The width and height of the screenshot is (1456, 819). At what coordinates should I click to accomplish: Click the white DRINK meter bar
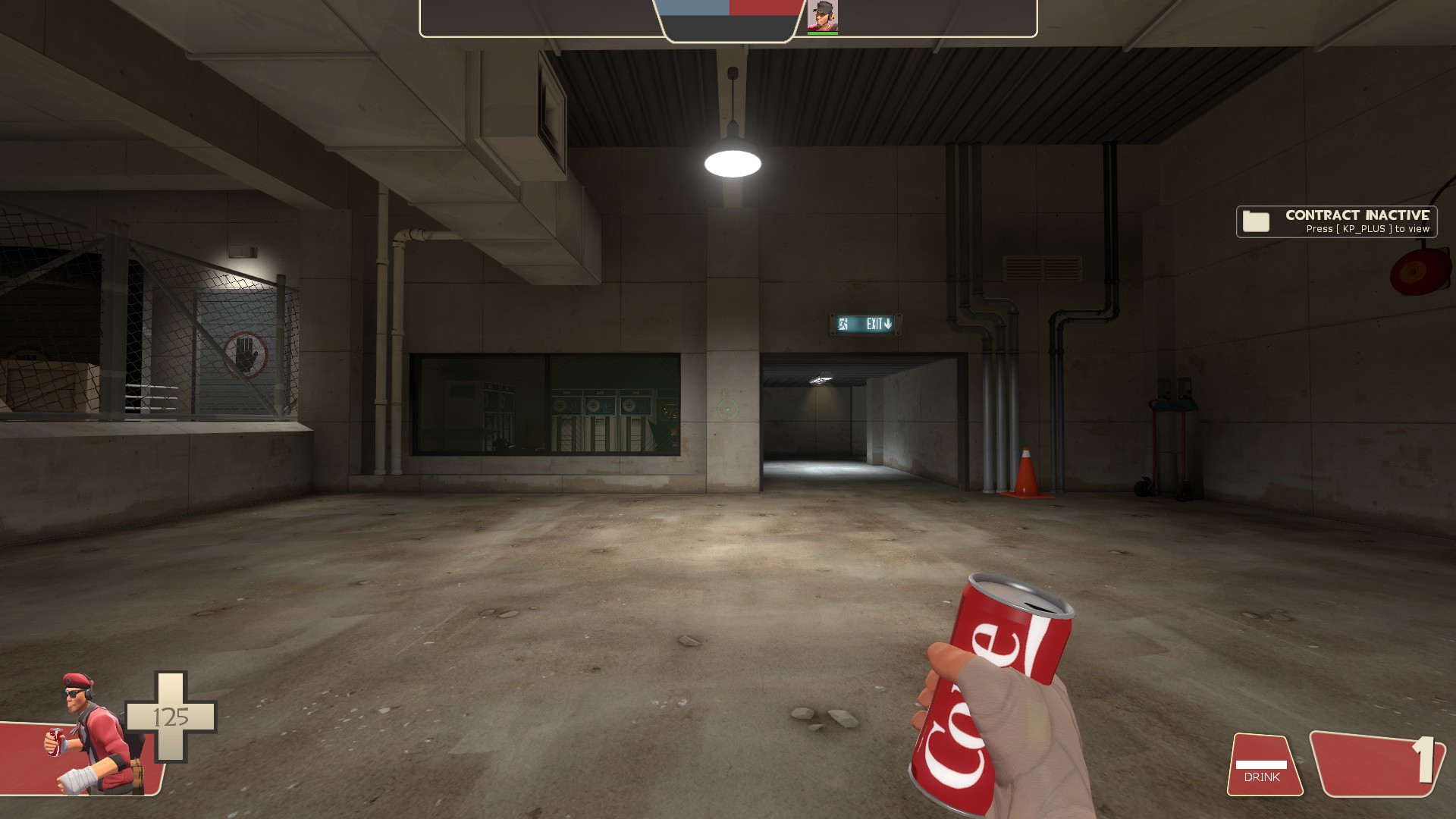coord(1260,764)
